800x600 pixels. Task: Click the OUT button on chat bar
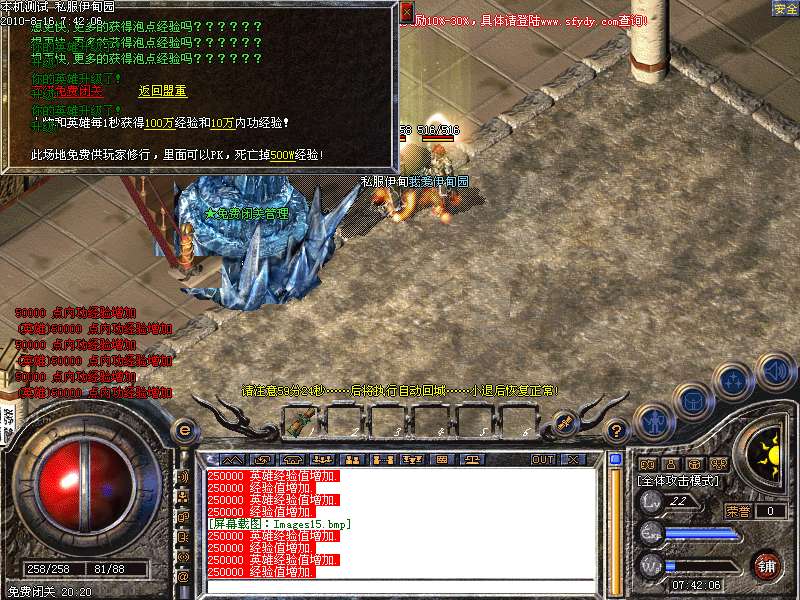click(543, 459)
